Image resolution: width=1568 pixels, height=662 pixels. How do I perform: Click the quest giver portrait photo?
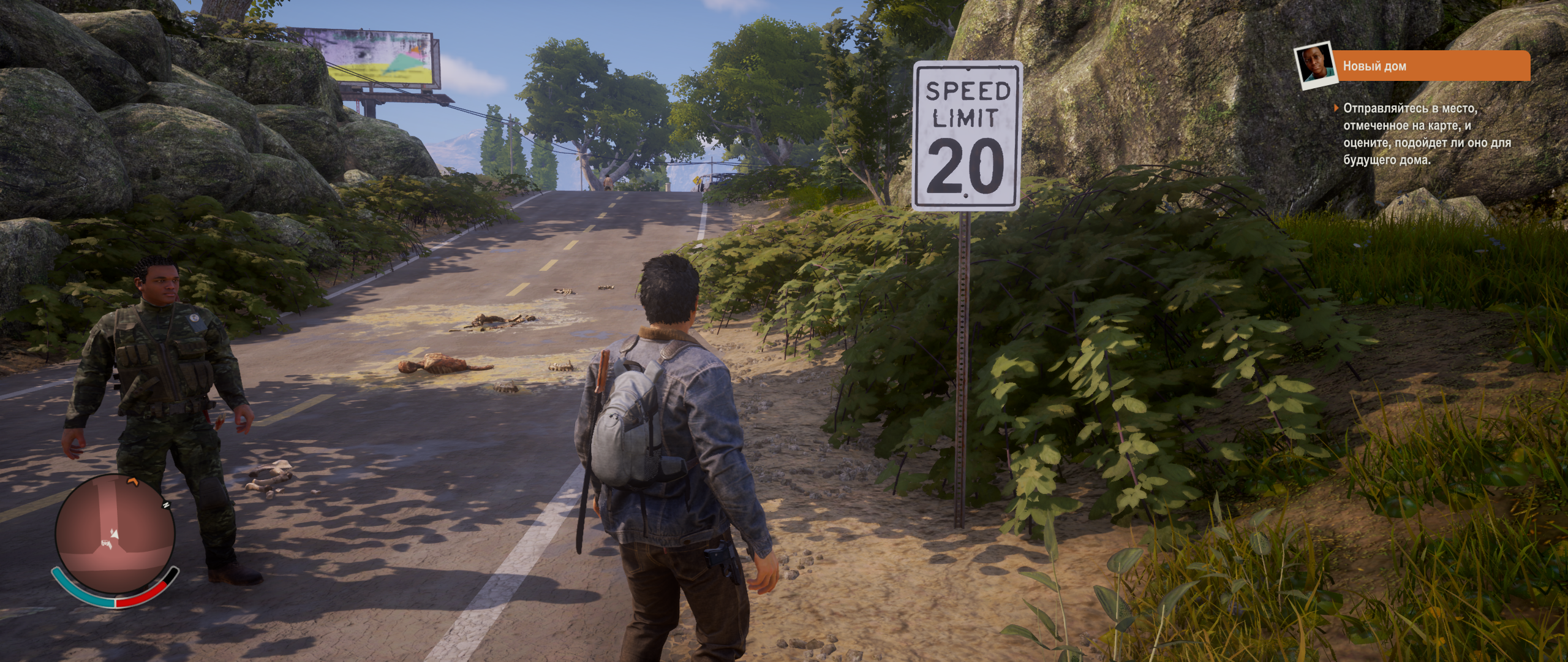tap(1314, 65)
